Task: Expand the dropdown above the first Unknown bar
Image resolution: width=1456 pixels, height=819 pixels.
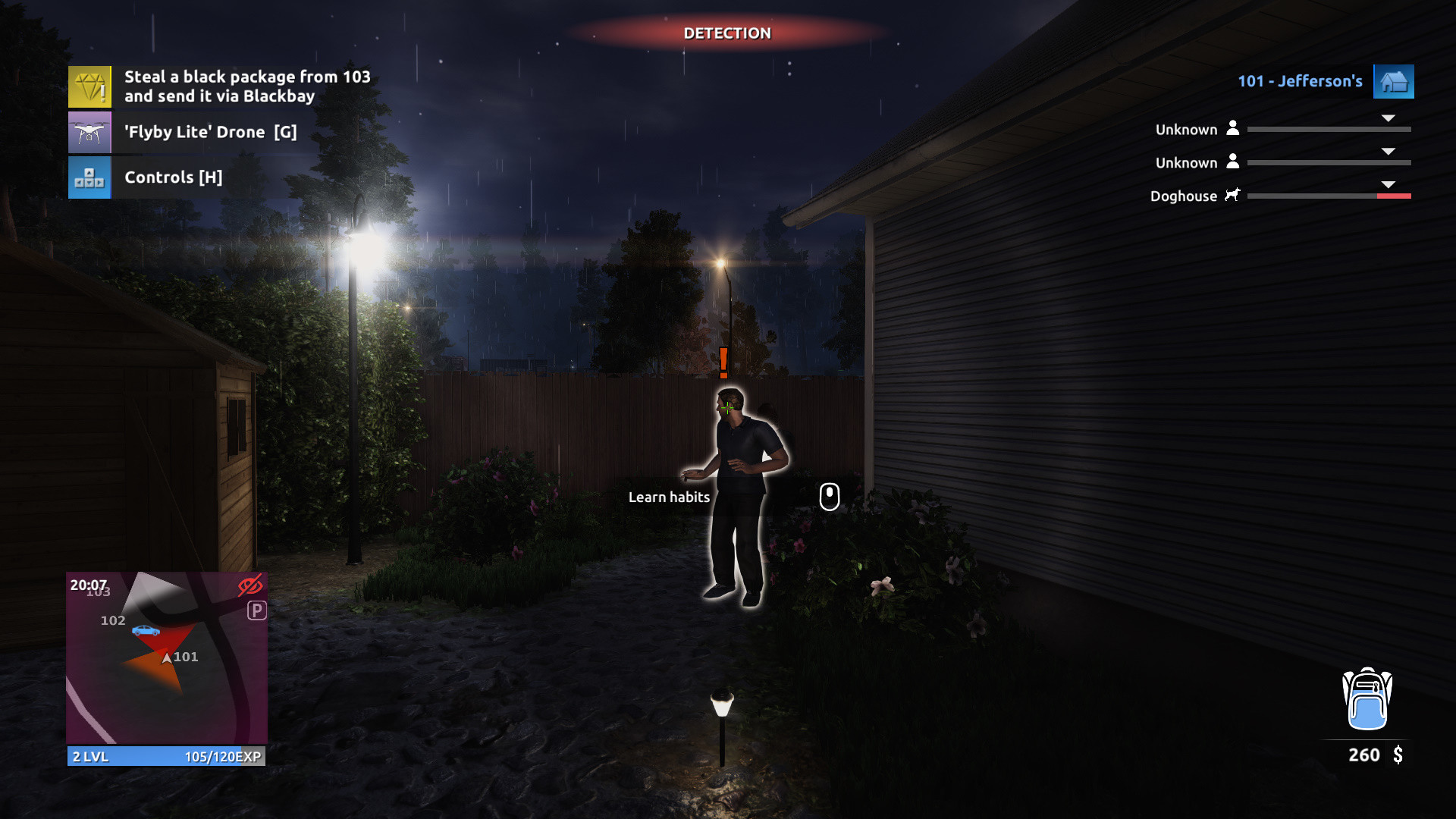Action: pos(1389,118)
